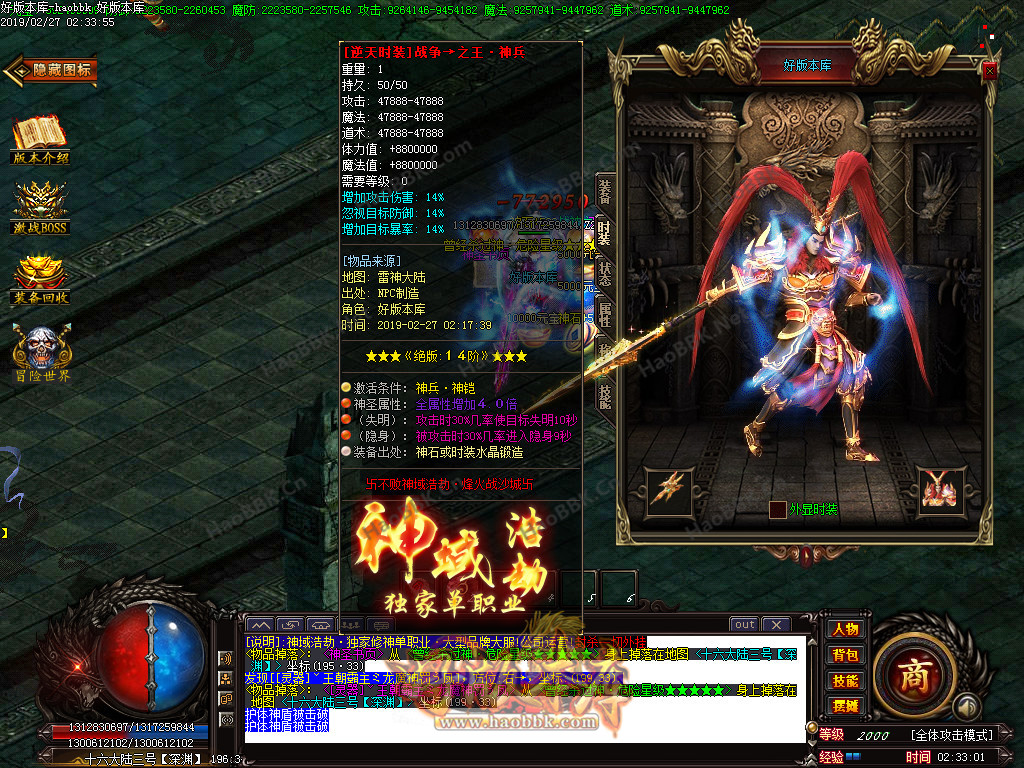Open the 版本介绍 book icon

point(41,140)
